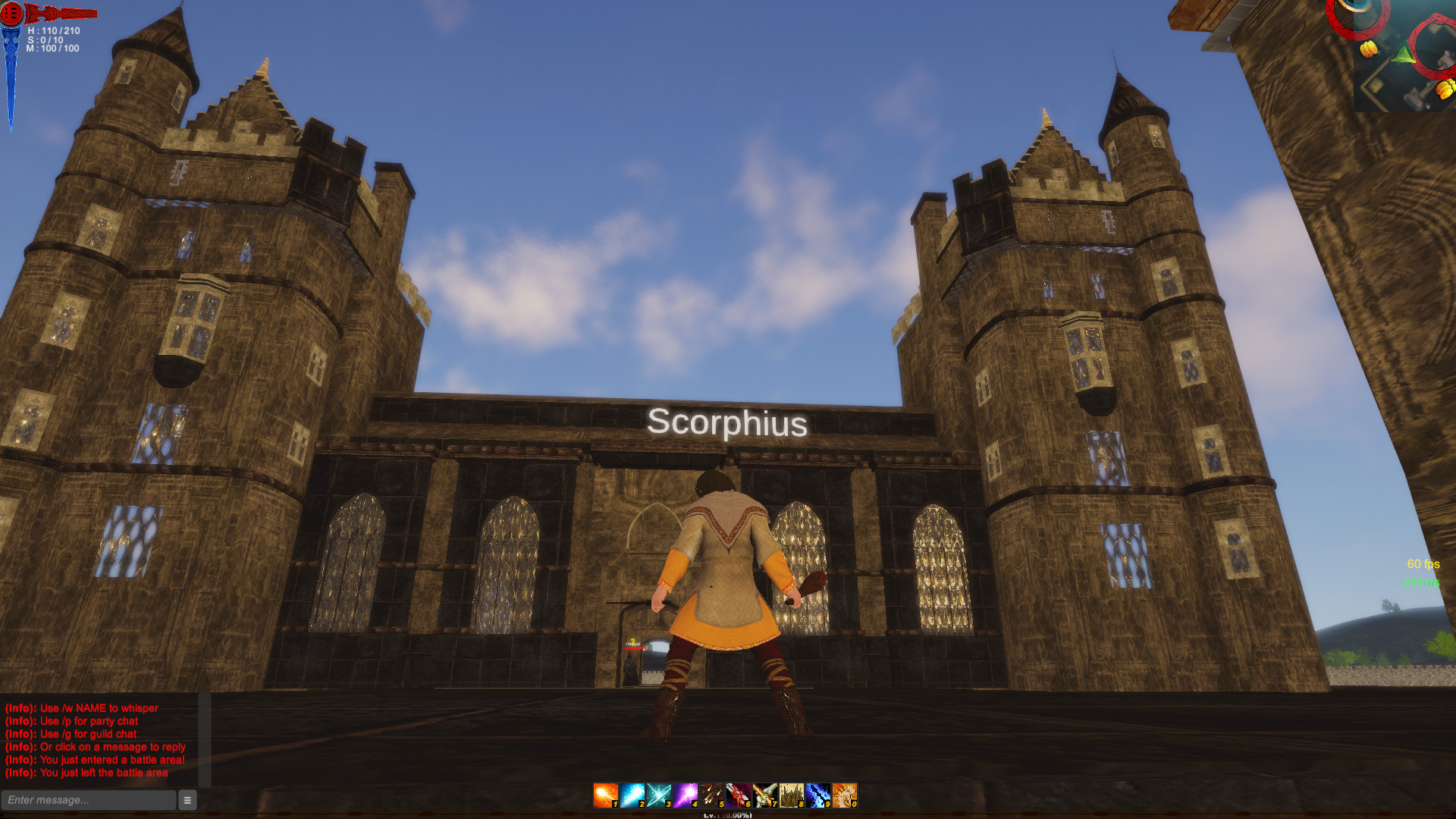Image resolution: width=1456 pixels, height=819 pixels.
Task: Click the Enter message chat field
Action: point(87,800)
